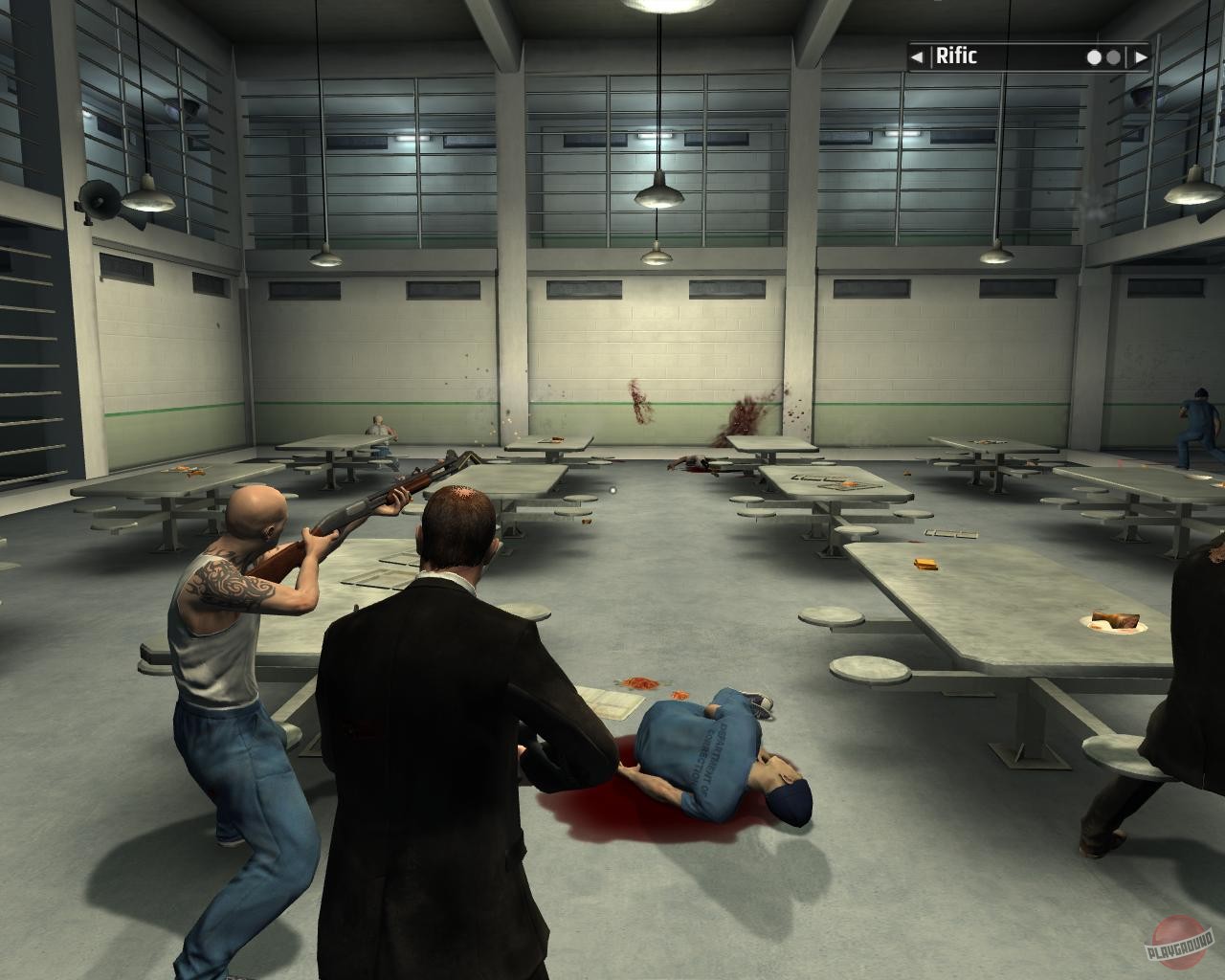Toggle the right gray ammo dot indicator

coord(1112,57)
